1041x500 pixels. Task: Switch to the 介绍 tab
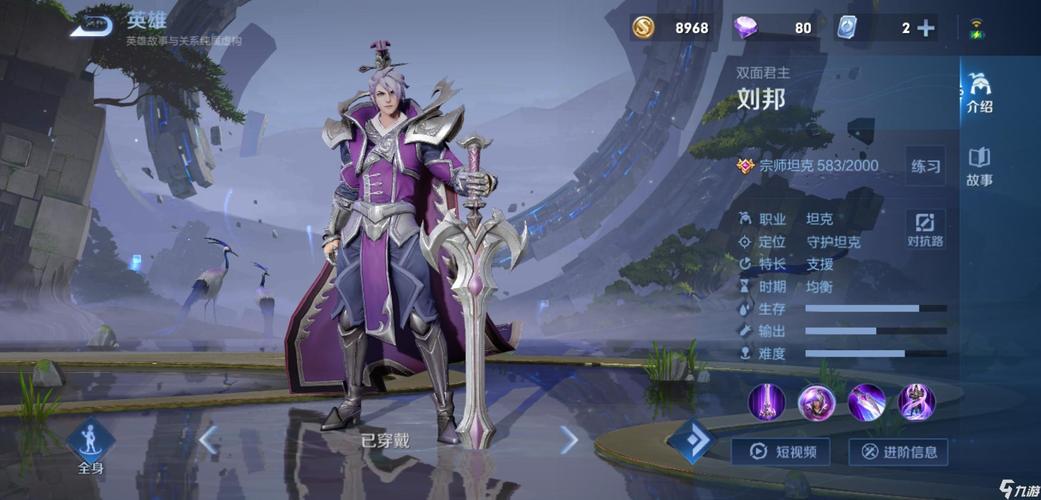click(x=980, y=94)
